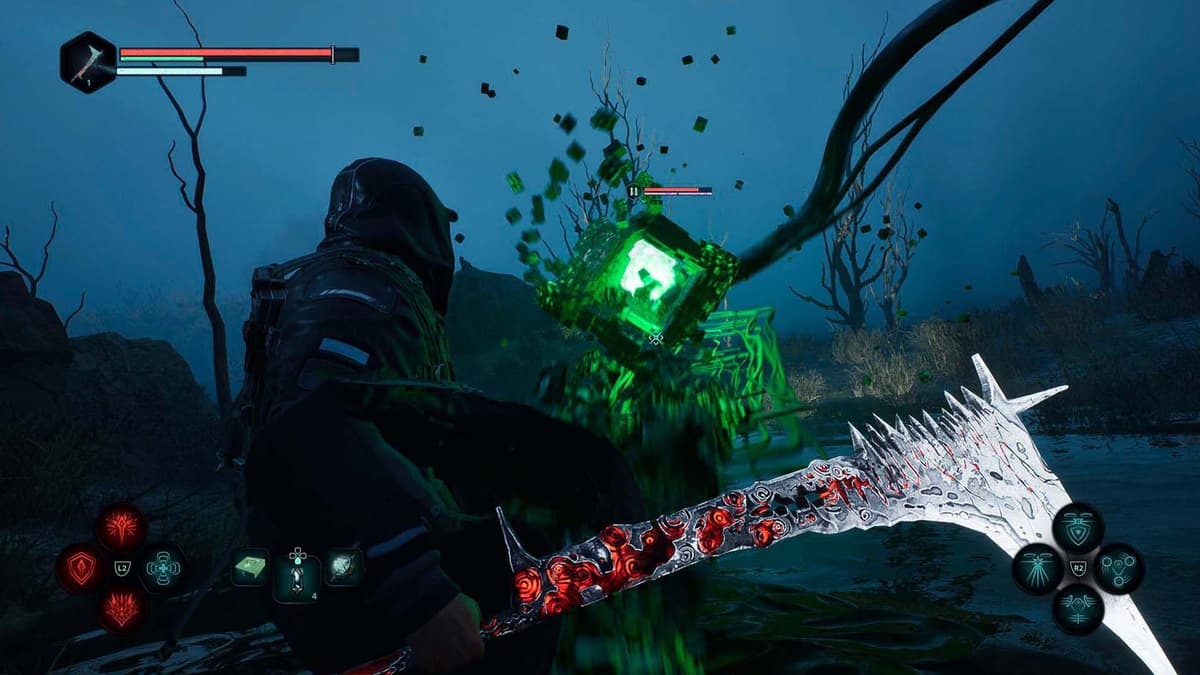Image resolution: width=1200 pixels, height=675 pixels.
Task: Use the crystal vial consumable slot
Action: tap(297, 577)
